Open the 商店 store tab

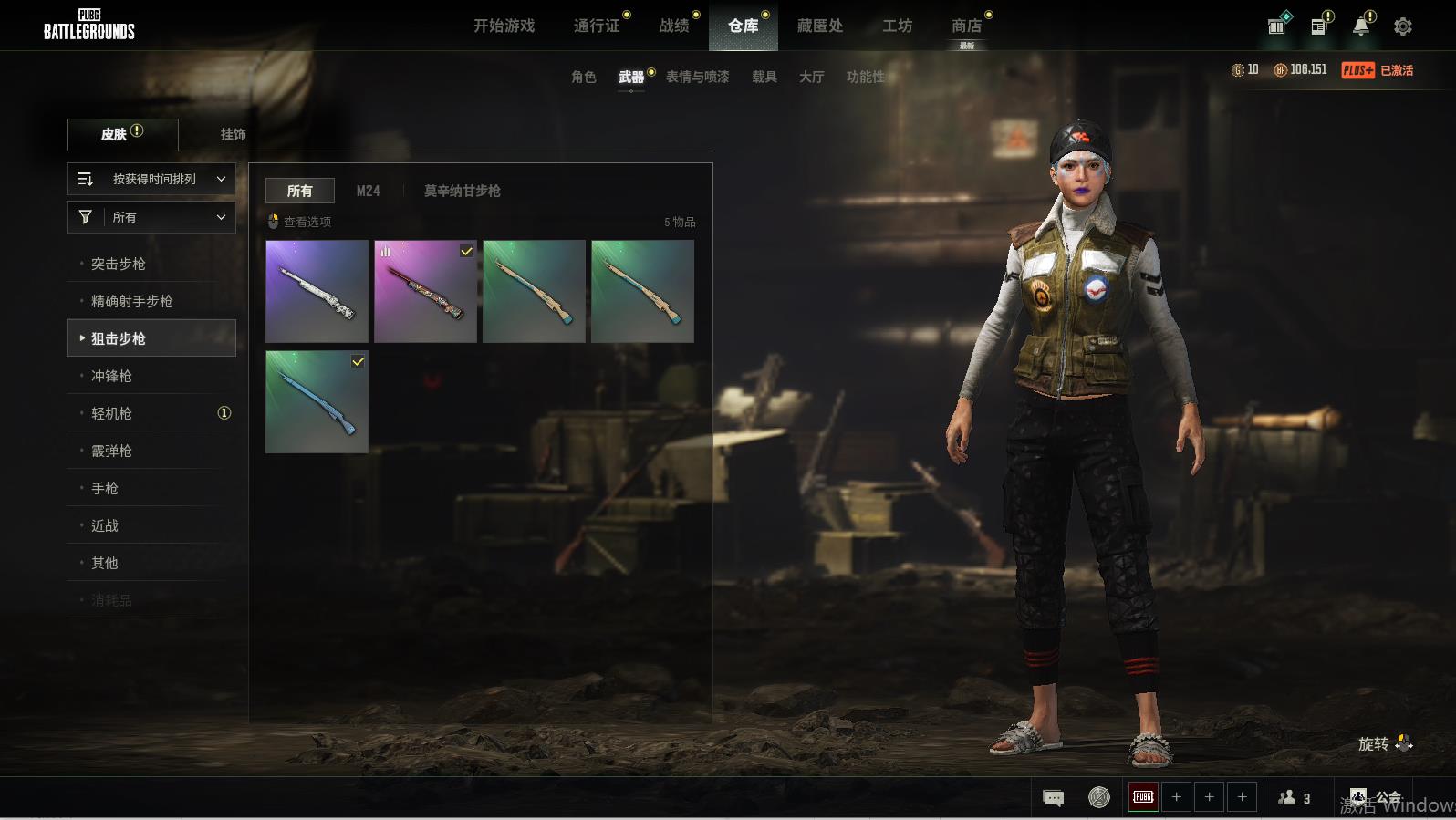[966, 26]
